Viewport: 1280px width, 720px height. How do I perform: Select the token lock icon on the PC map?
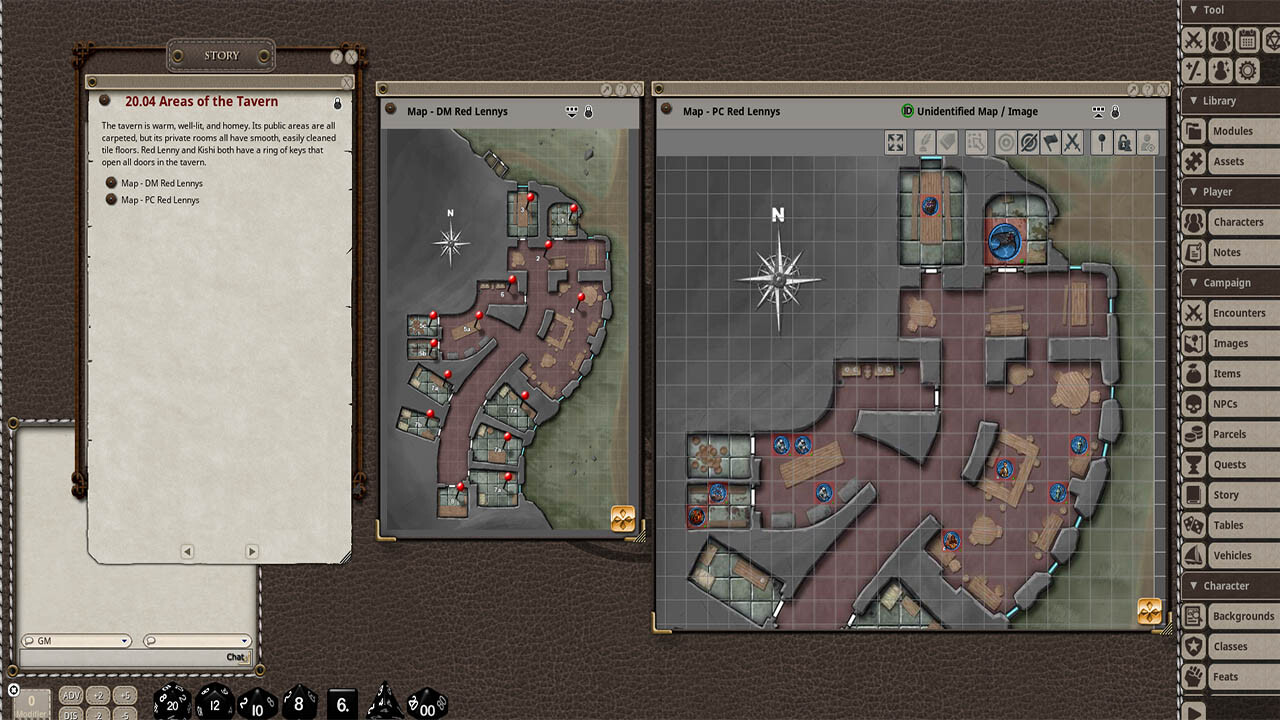[1124, 142]
